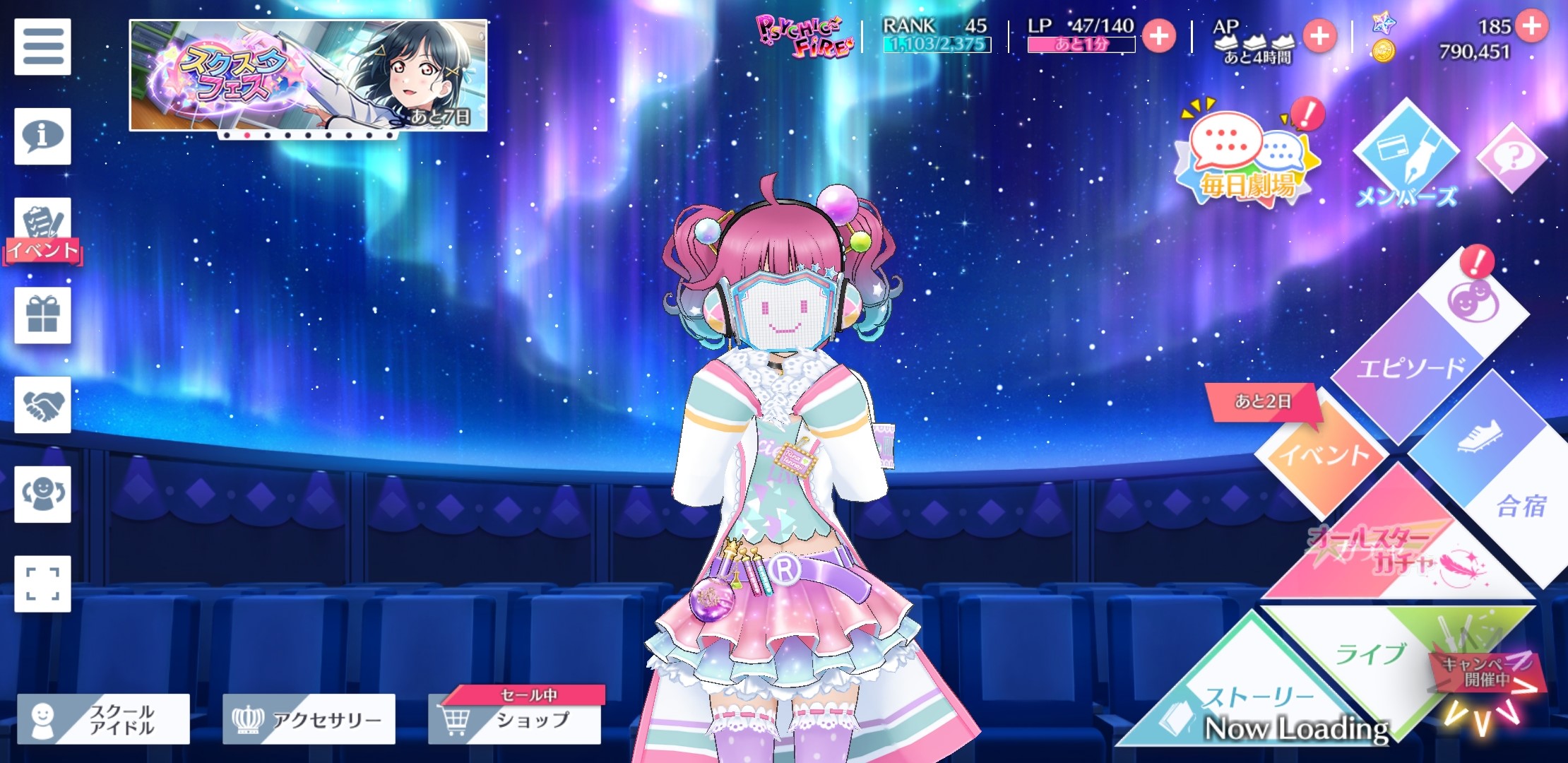Refill AP using its plus button
The width and height of the screenshot is (1568, 763).
point(1320,36)
